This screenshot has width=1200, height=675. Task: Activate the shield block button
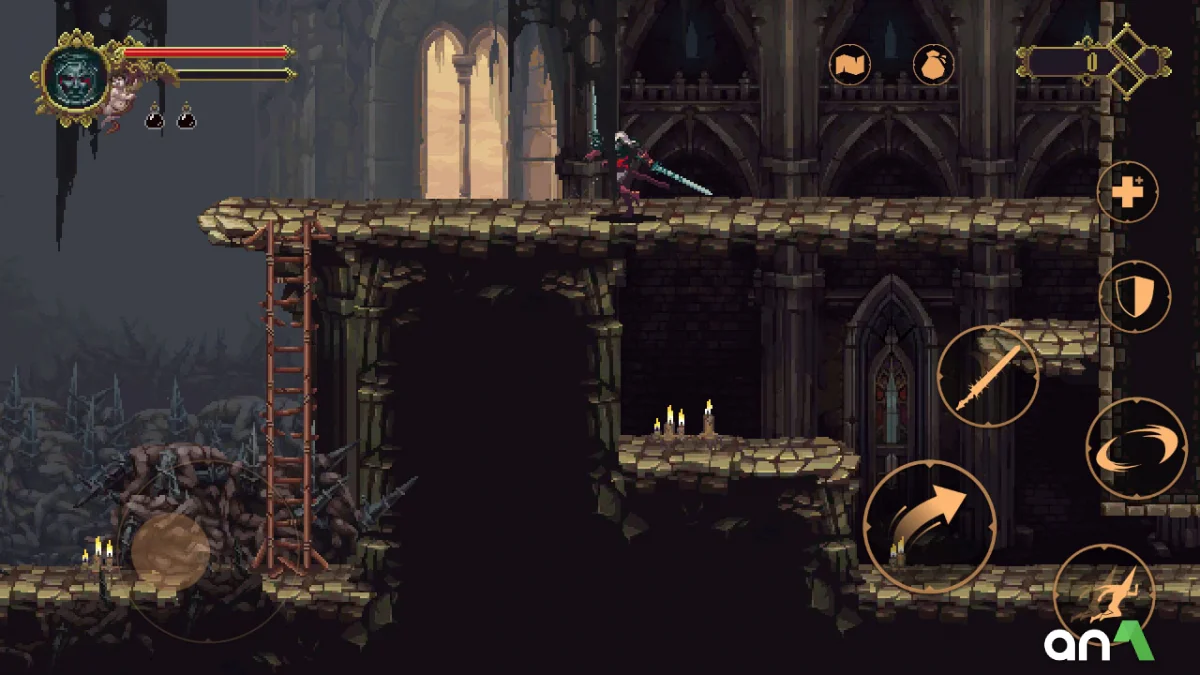click(x=1135, y=297)
